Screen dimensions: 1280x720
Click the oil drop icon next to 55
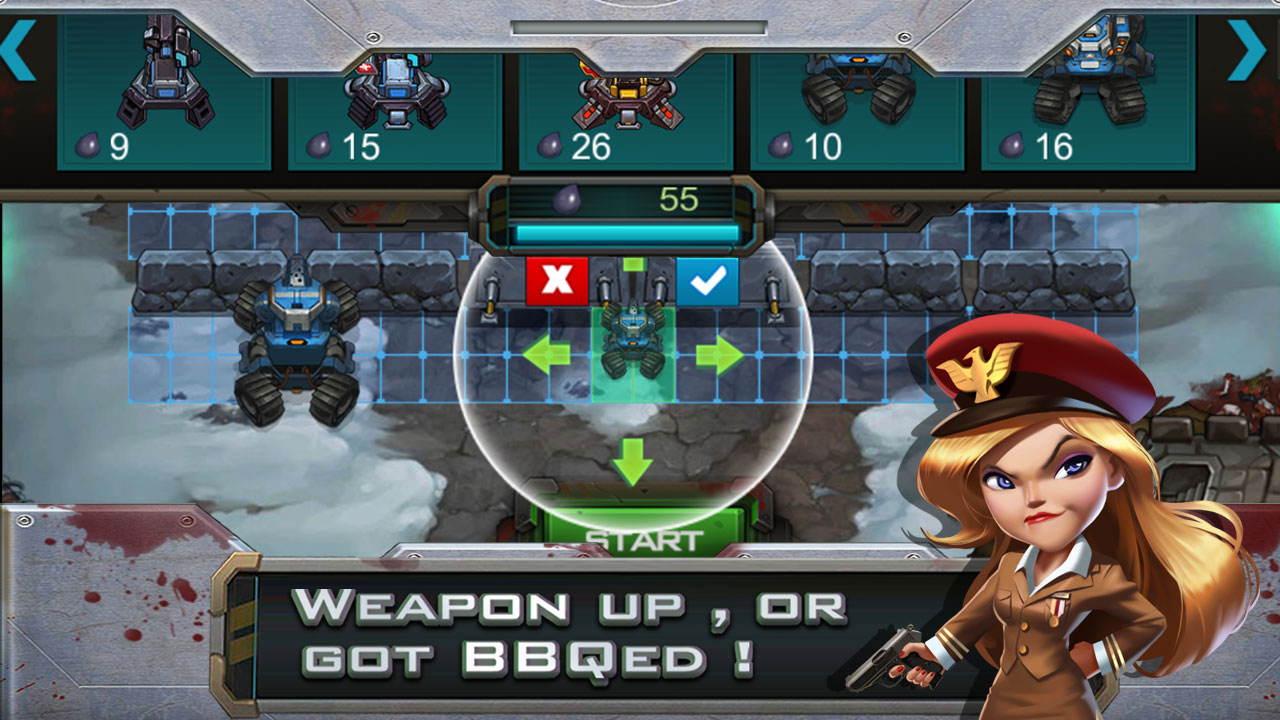tap(567, 198)
